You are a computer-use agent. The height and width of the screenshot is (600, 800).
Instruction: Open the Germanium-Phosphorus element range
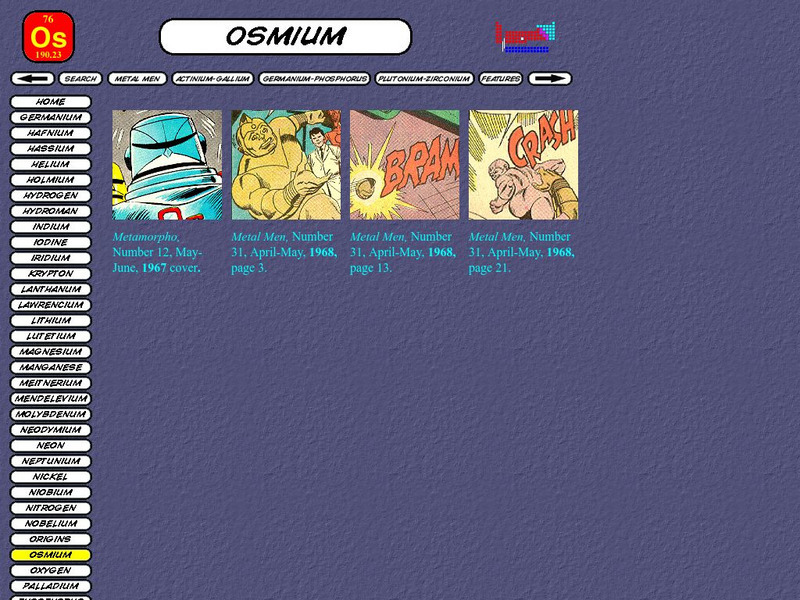[314, 78]
